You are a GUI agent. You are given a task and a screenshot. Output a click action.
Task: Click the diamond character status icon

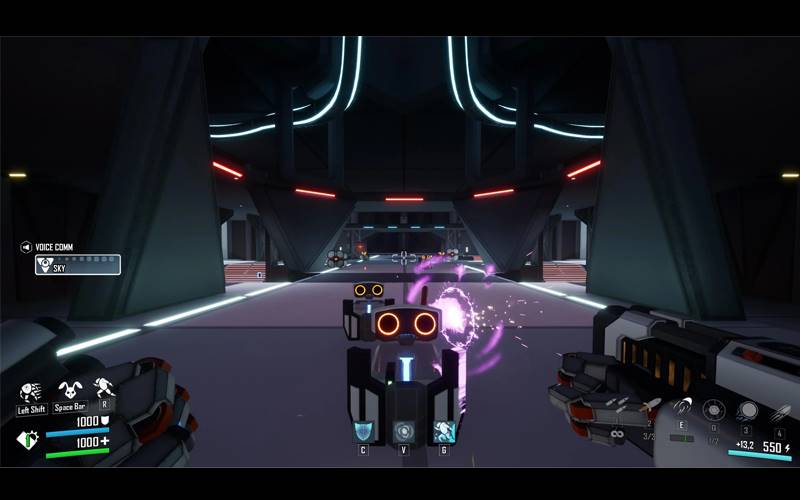click(x=28, y=438)
